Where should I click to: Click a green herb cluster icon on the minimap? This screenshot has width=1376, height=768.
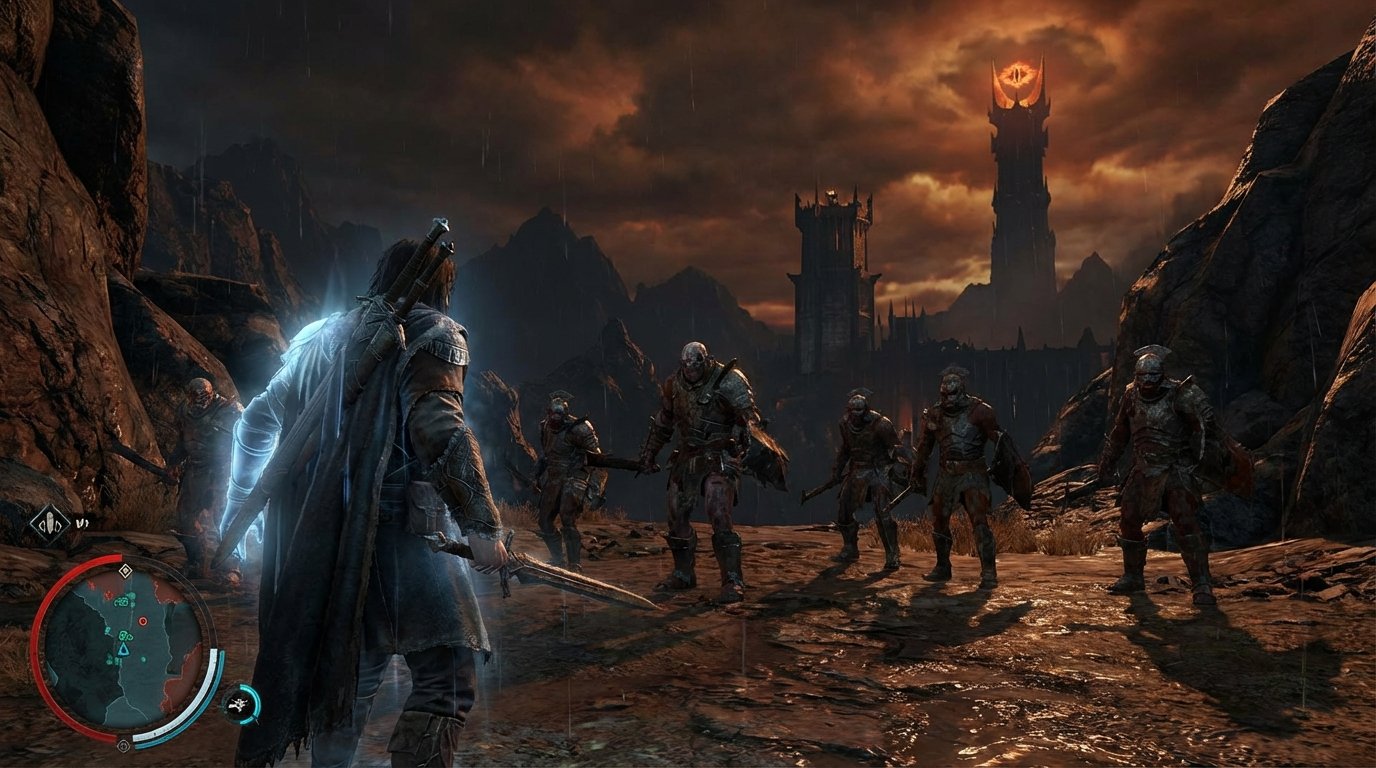click(122, 600)
